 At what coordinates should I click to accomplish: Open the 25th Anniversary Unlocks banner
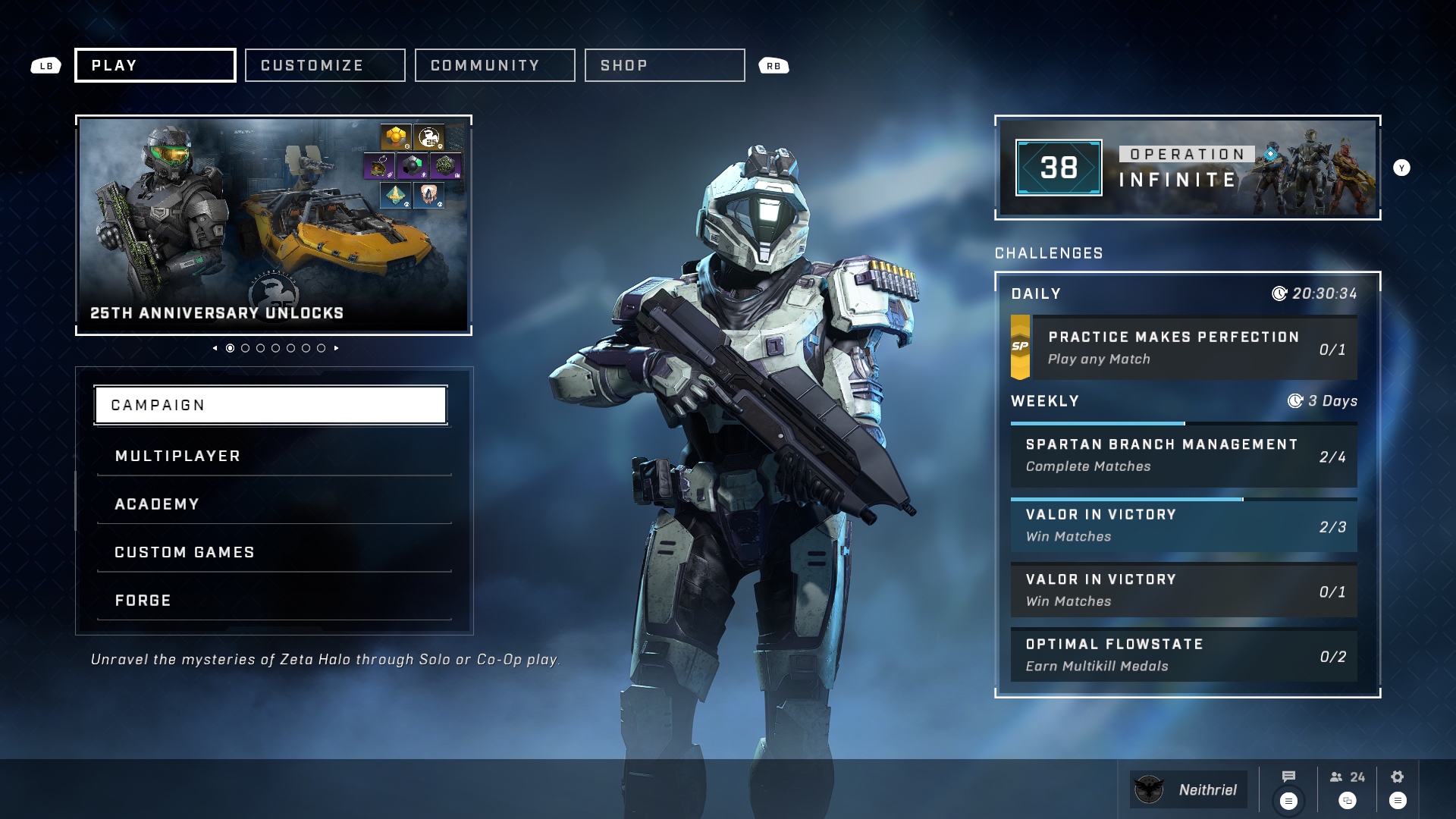[x=274, y=225]
